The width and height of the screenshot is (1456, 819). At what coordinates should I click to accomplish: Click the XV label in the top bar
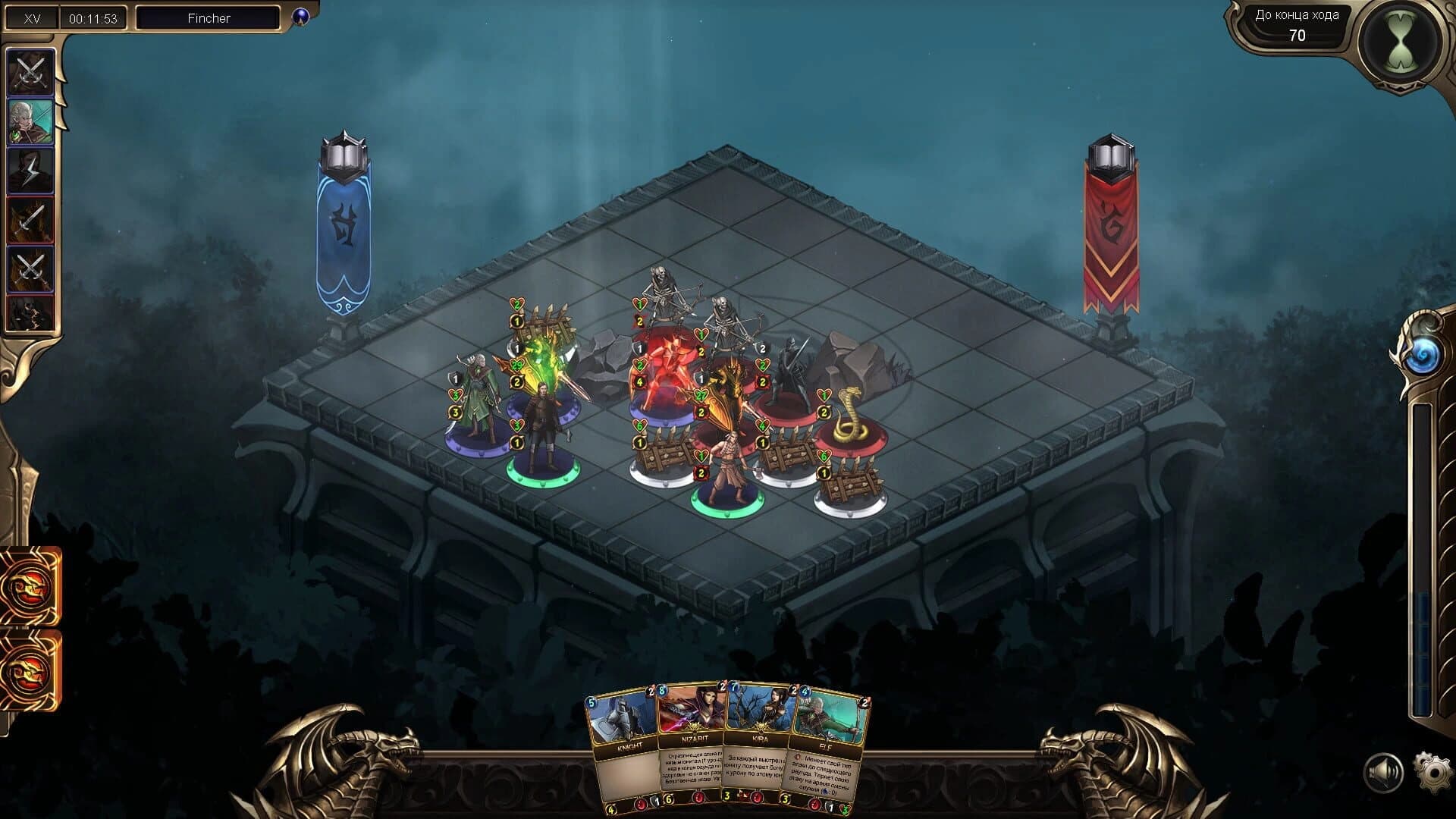point(30,17)
